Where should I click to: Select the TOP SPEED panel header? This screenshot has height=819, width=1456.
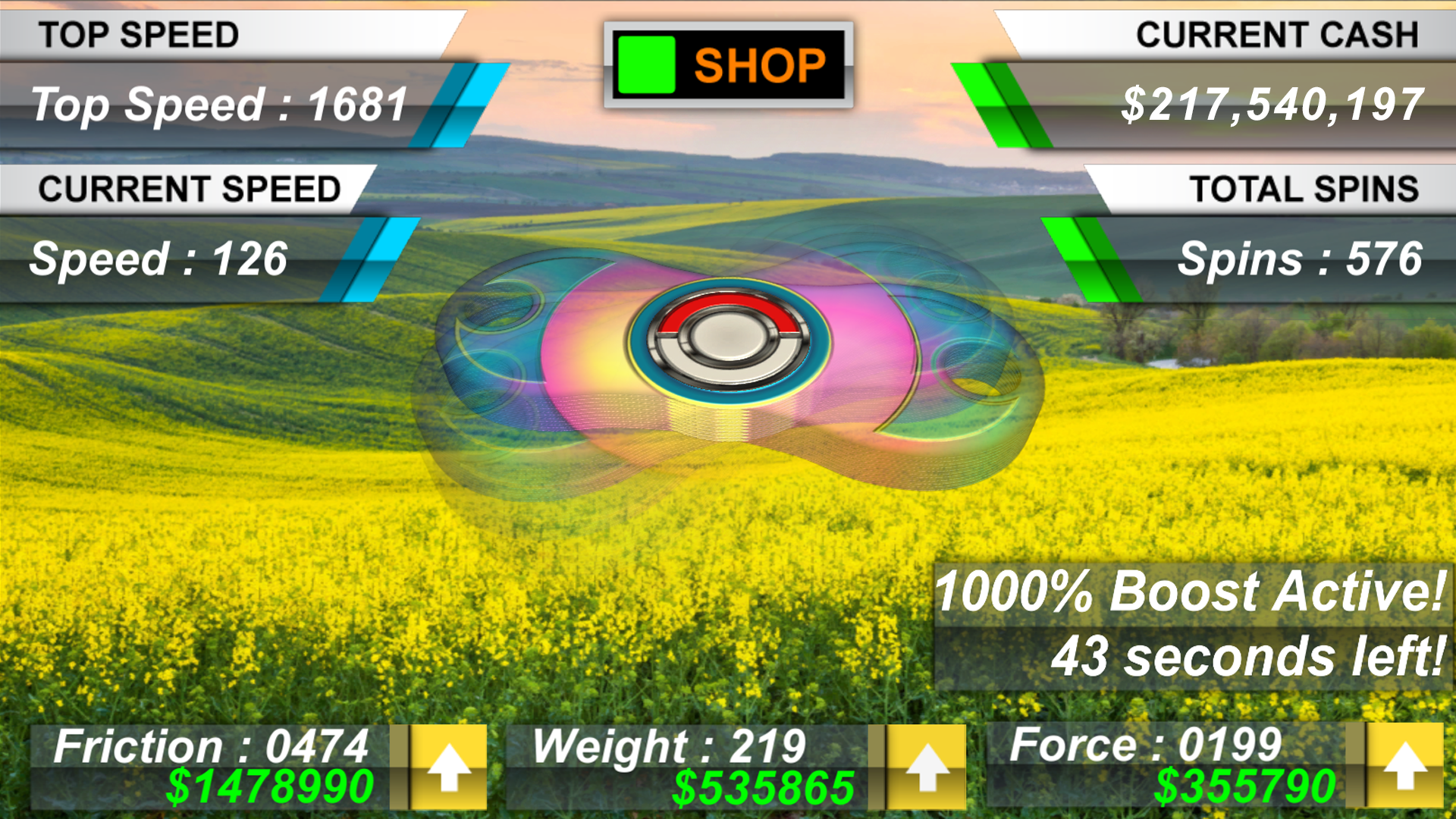[x=140, y=34]
